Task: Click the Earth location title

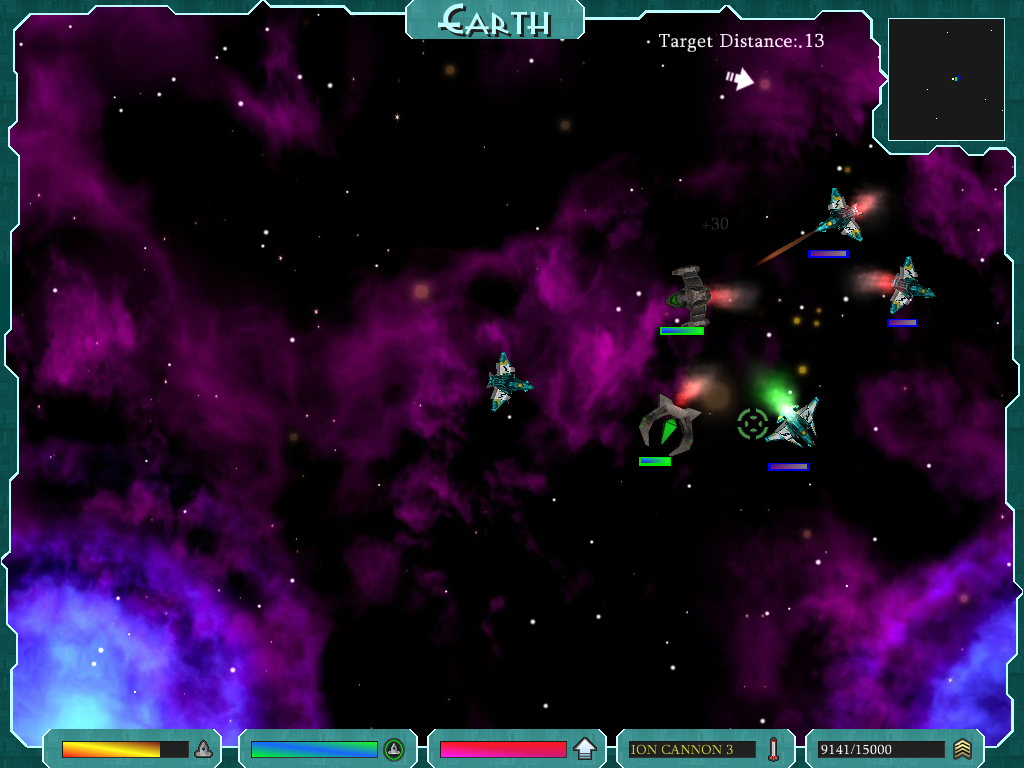Action: pos(495,20)
